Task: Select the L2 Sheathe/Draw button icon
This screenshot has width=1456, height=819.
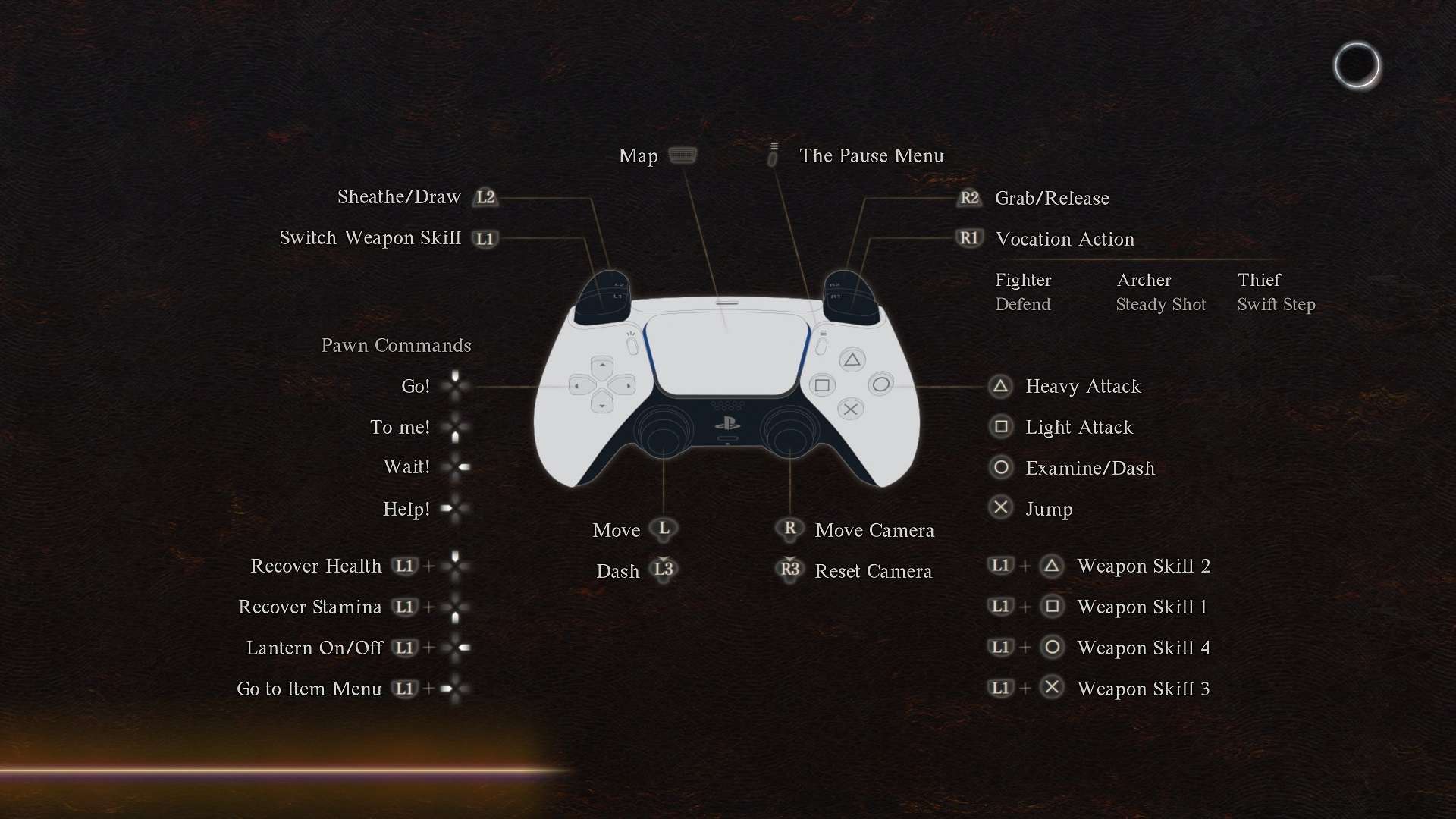Action: (486, 197)
